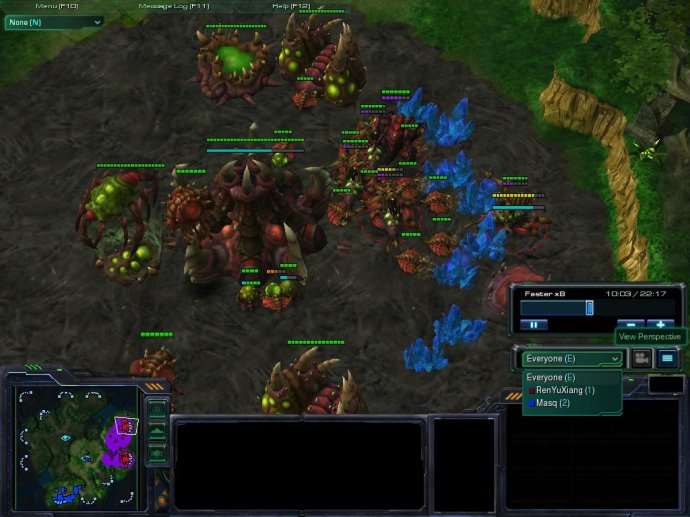Click the bottom minimap option button

pyautogui.click(x=156, y=453)
